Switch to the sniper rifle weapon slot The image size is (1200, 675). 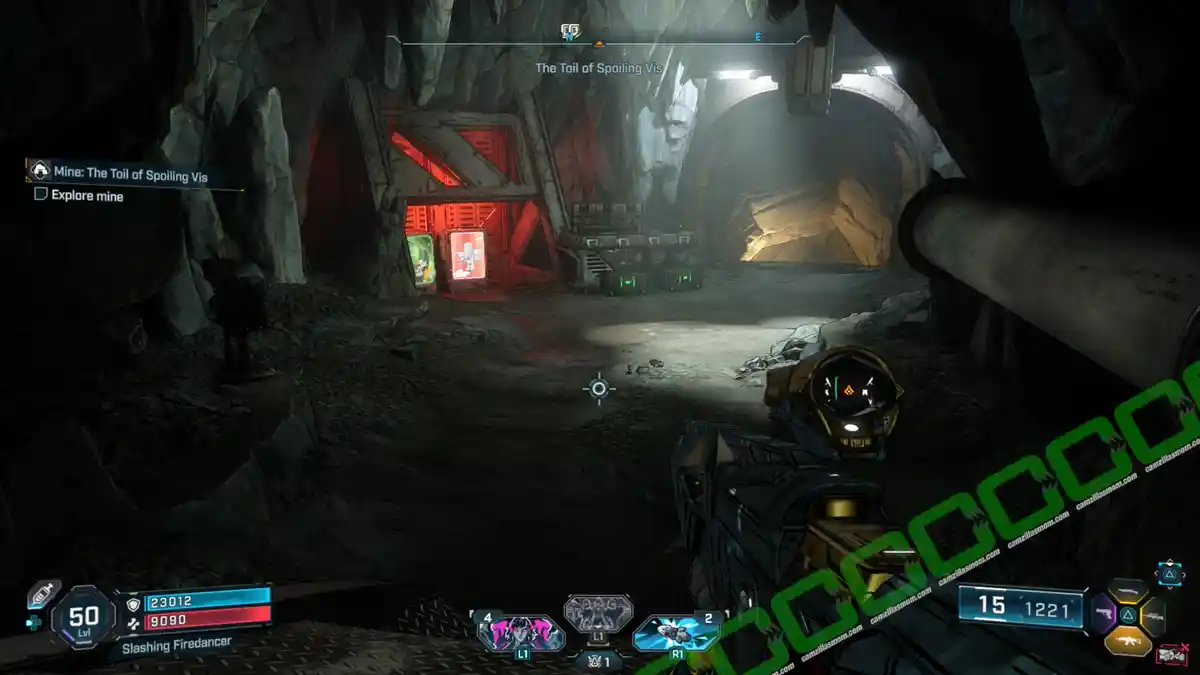pos(1154,615)
